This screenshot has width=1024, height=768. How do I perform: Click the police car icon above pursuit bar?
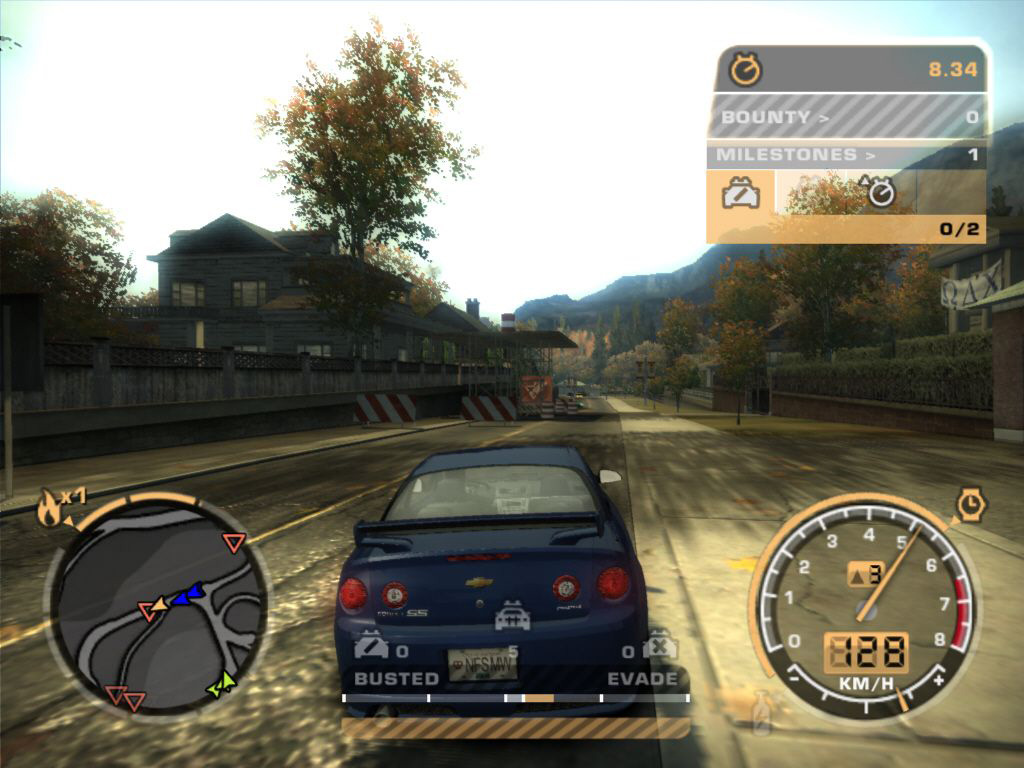pyautogui.click(x=512, y=616)
